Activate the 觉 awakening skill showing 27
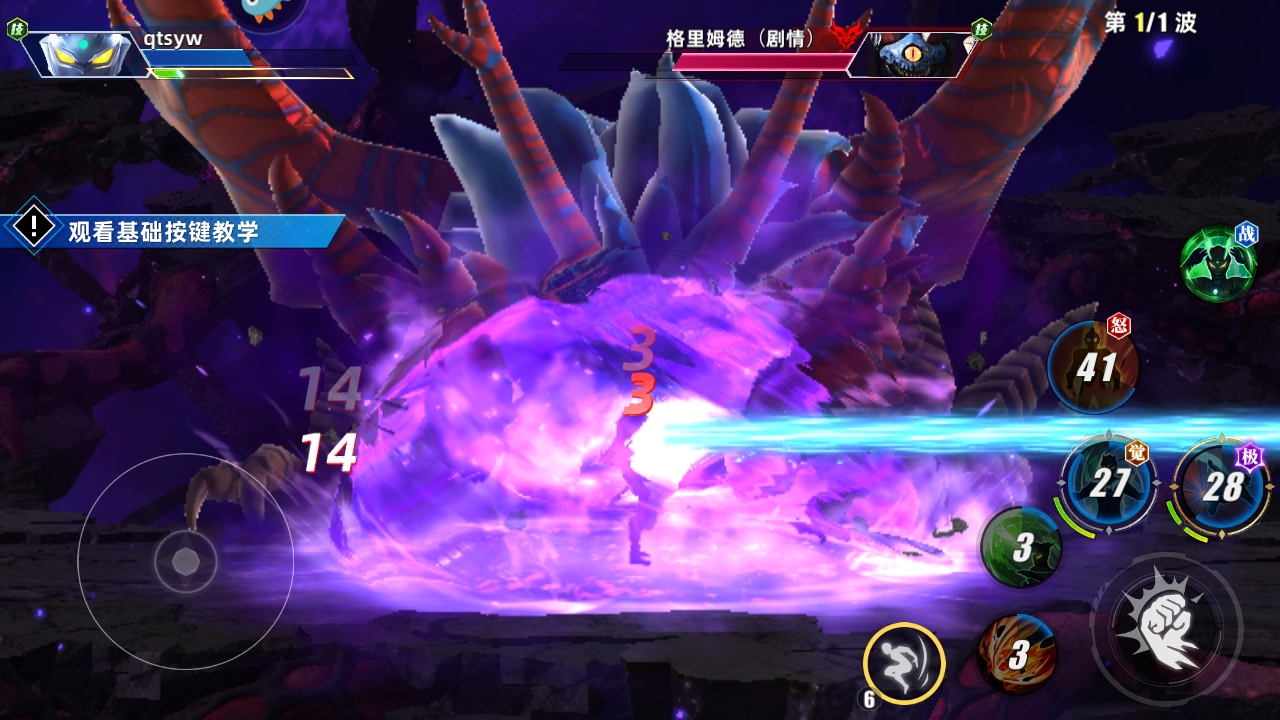This screenshot has height=720, width=1280. click(x=1108, y=484)
